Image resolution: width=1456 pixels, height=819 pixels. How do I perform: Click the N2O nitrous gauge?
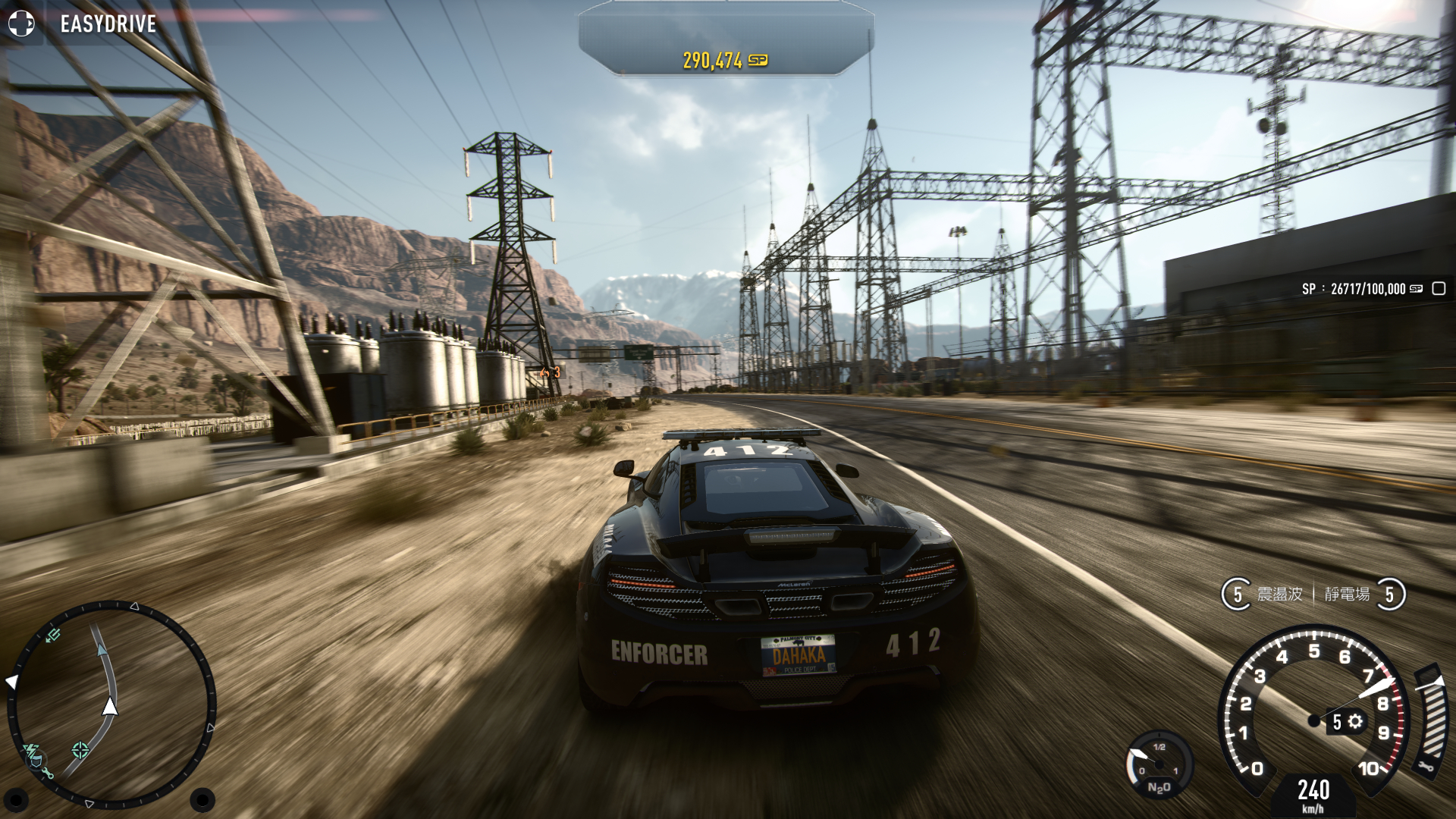[x=1158, y=764]
